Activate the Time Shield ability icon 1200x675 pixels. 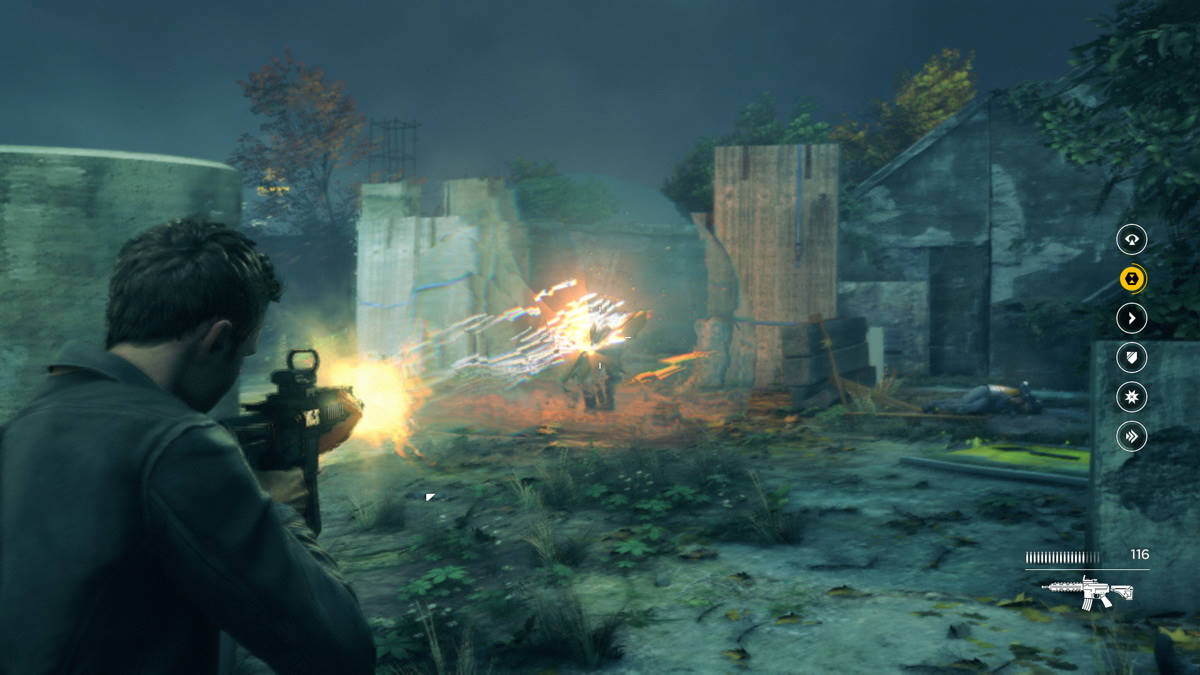pos(1131,357)
